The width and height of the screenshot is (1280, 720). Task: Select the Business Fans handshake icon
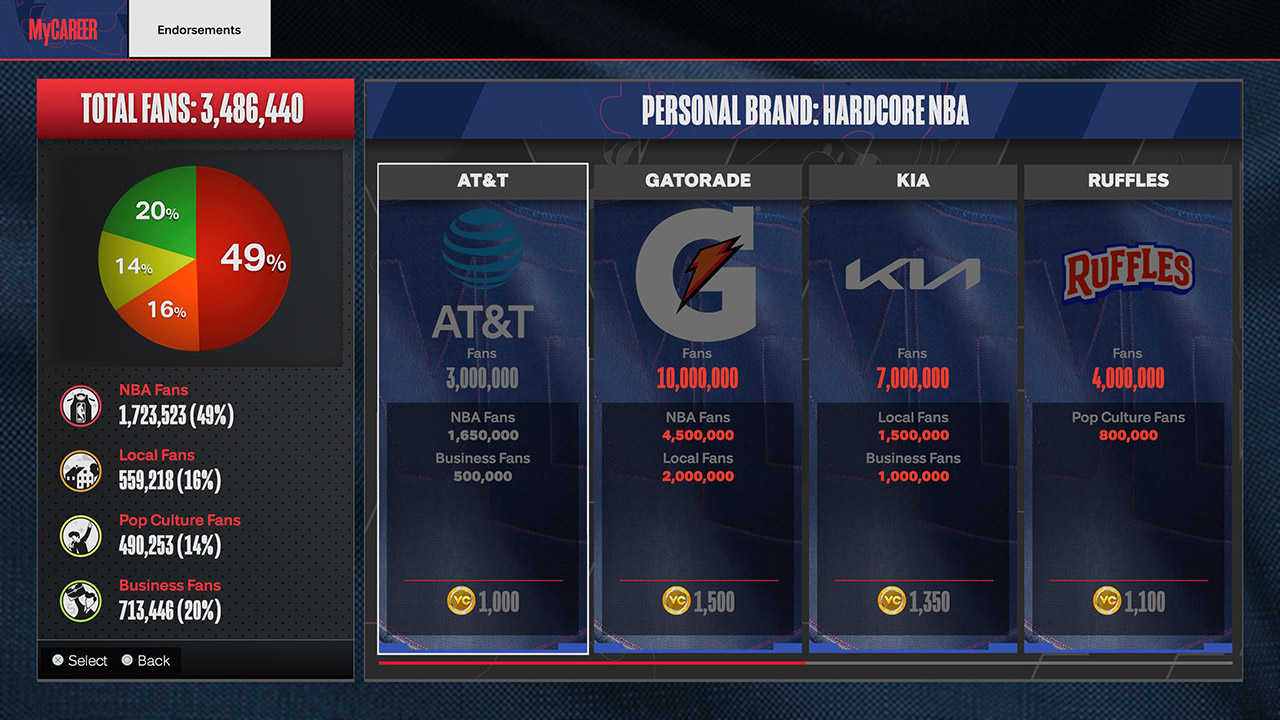[x=80, y=600]
